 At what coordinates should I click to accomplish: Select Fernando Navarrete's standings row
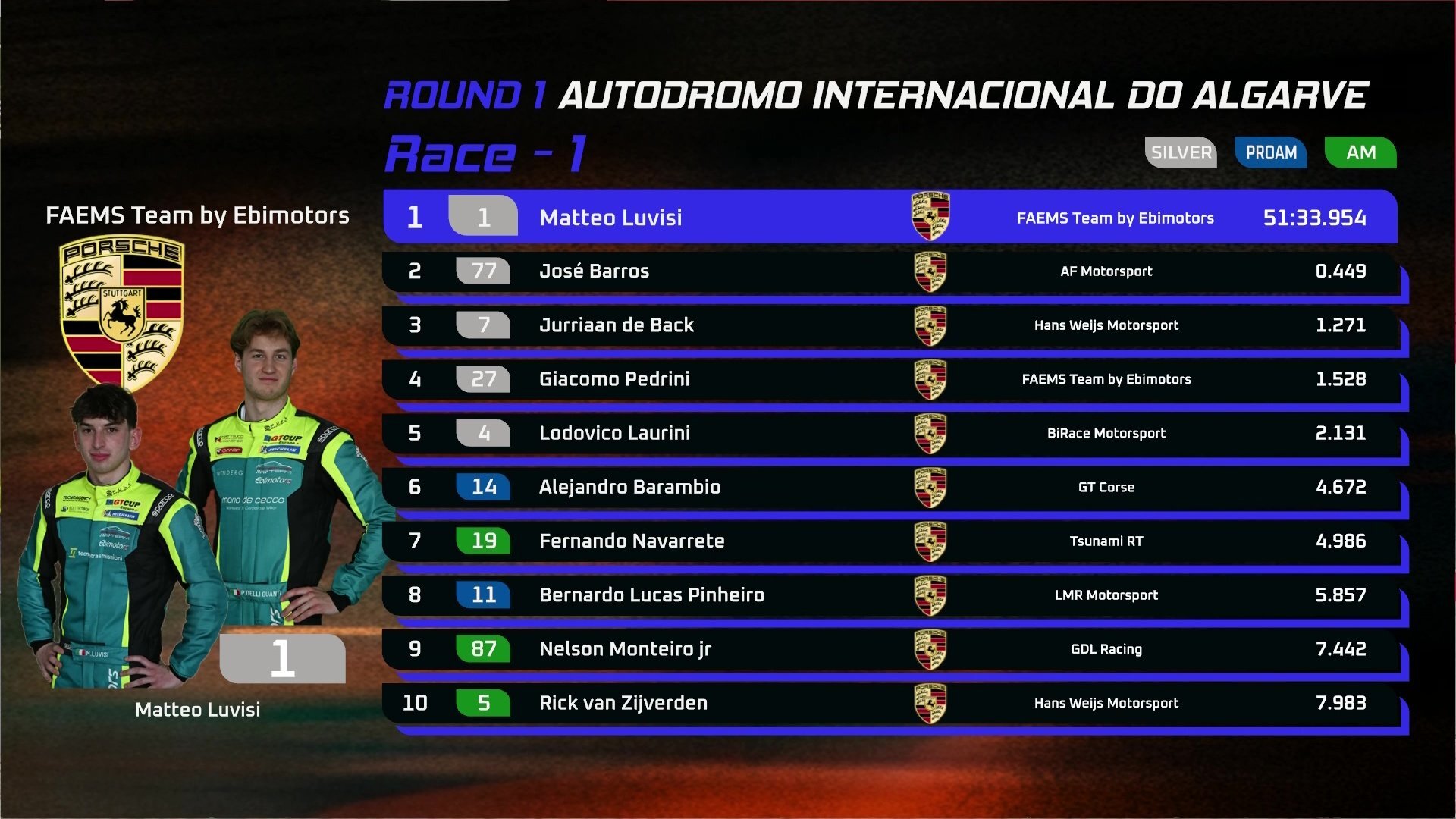889,541
